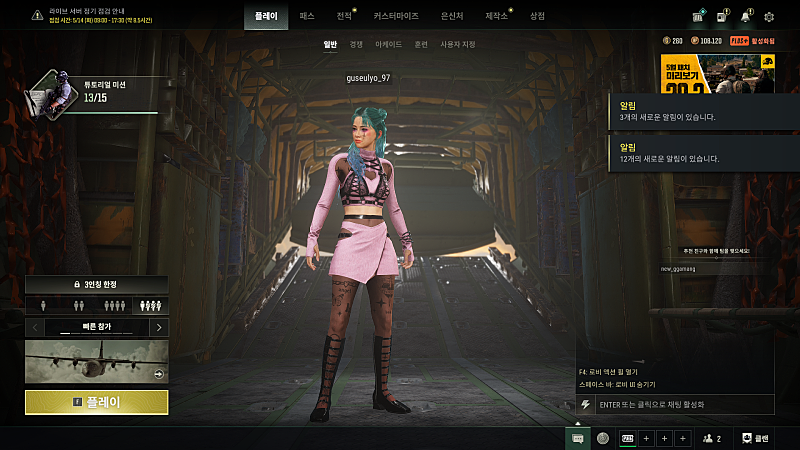Switch to the 훈련 training sub-tab
Viewport: 800px width, 450px height.
(x=421, y=45)
